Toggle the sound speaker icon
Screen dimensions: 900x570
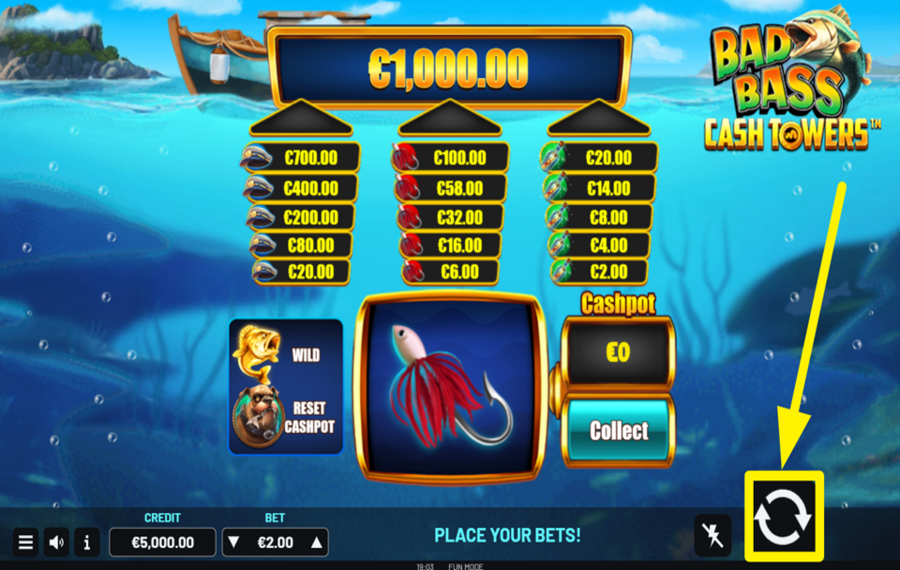coord(57,543)
